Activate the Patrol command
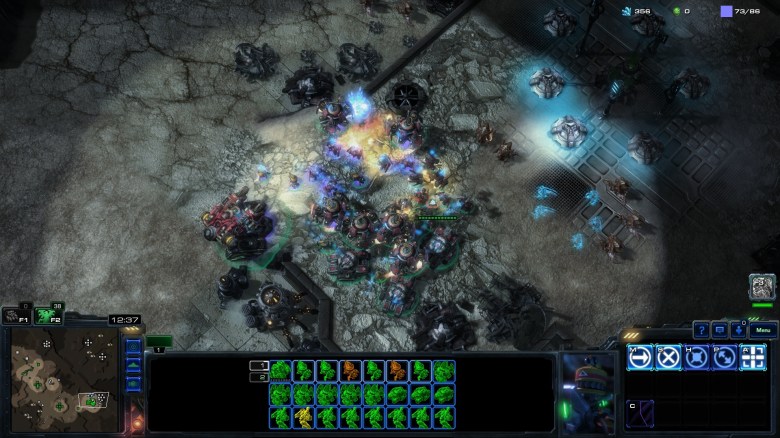 tap(724, 357)
